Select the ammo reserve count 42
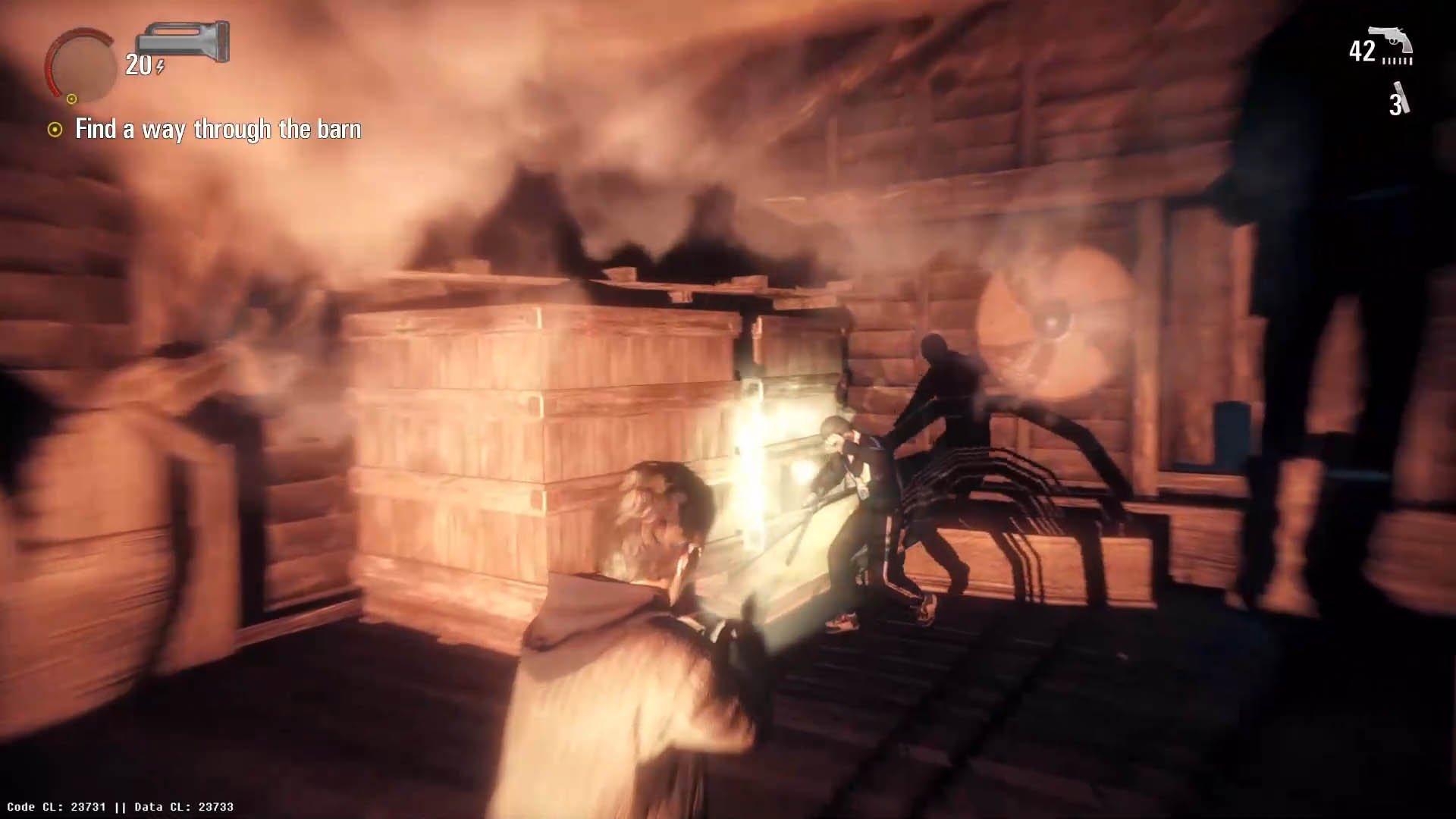Viewport: 1456px width, 819px height. coord(1361,50)
